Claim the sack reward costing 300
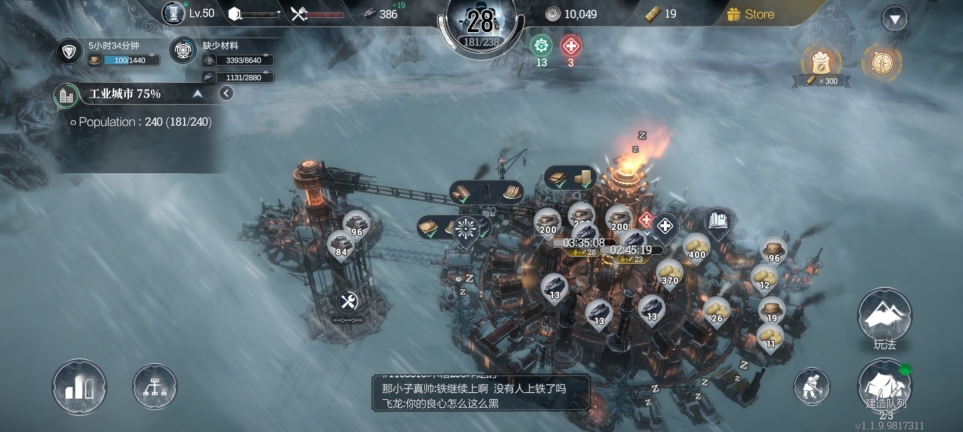Viewport: 963px width, 432px height. [x=820, y=63]
